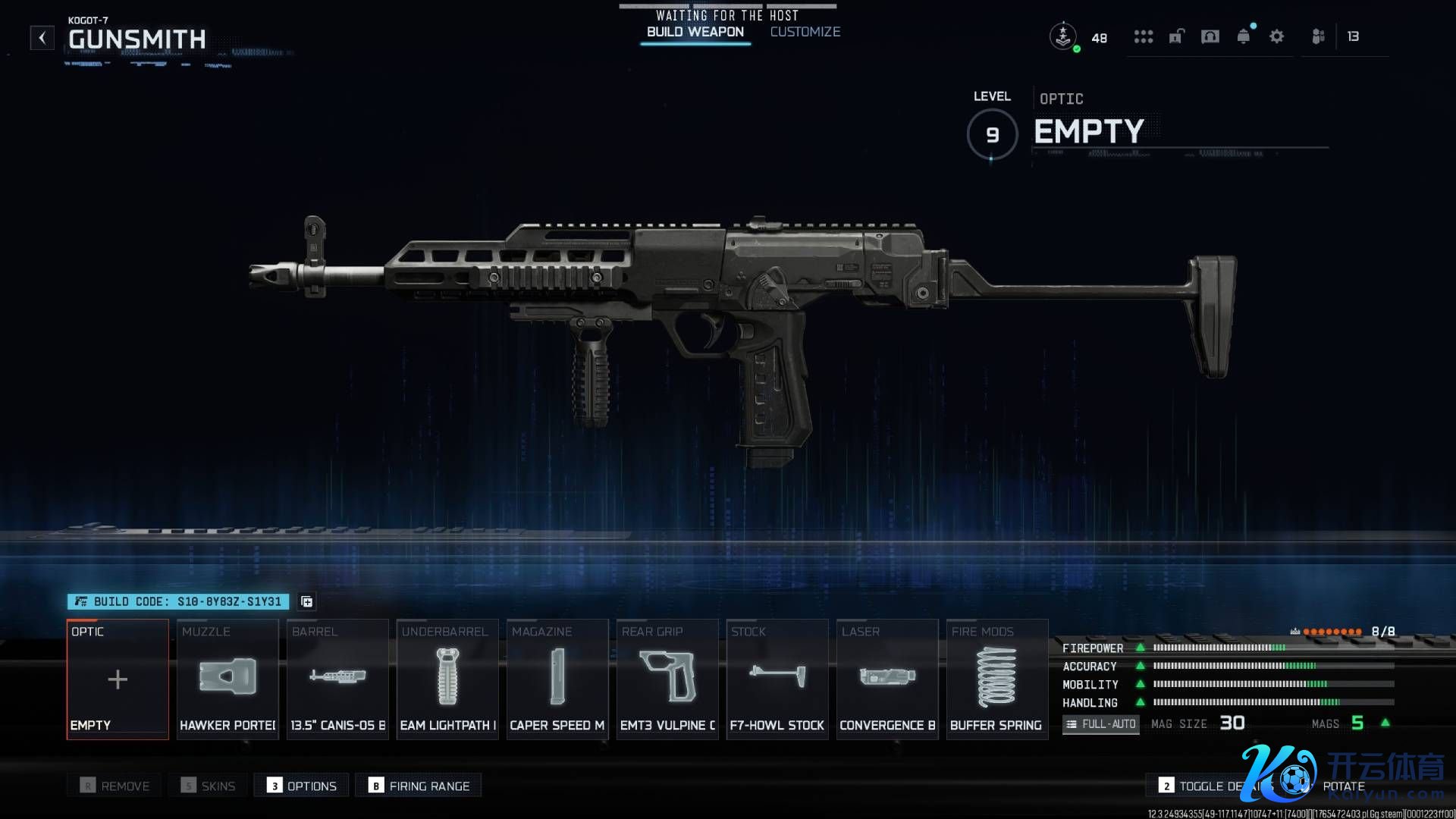Switch to the Customize tab
Viewport: 1456px width, 819px height.
805,32
